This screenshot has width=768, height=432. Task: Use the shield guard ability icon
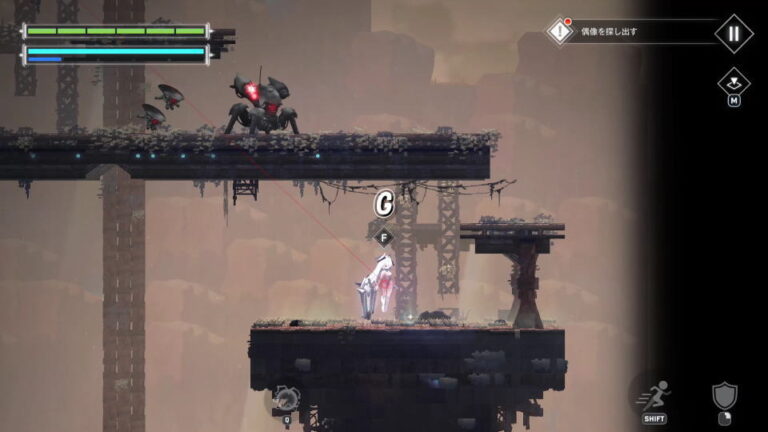tap(725, 396)
